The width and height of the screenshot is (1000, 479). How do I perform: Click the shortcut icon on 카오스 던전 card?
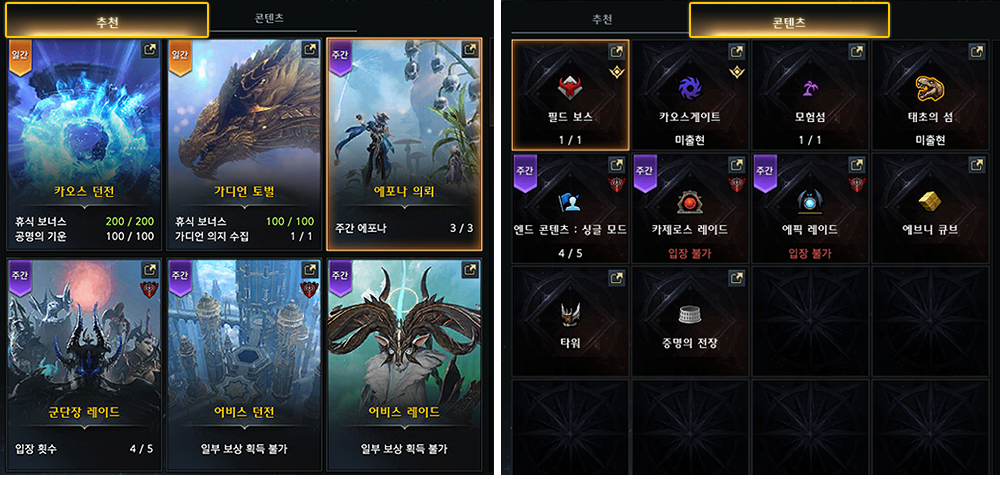pos(149,50)
